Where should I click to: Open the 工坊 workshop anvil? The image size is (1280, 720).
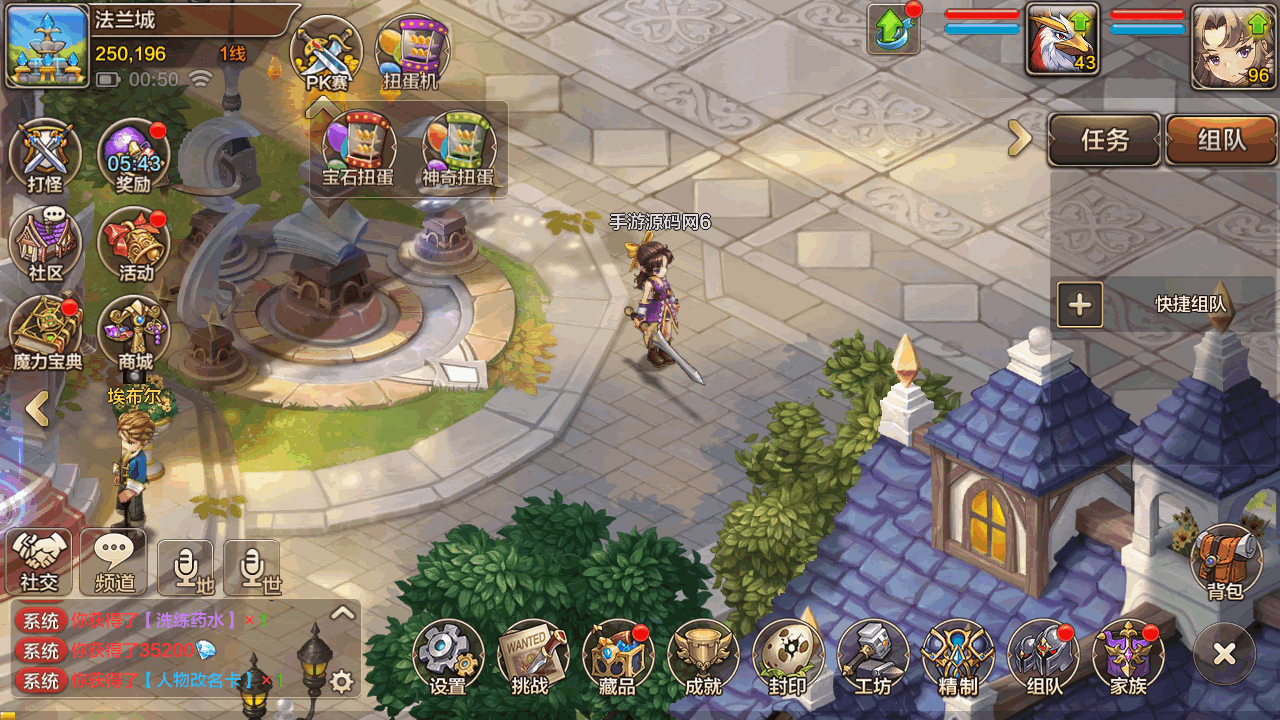(x=872, y=655)
